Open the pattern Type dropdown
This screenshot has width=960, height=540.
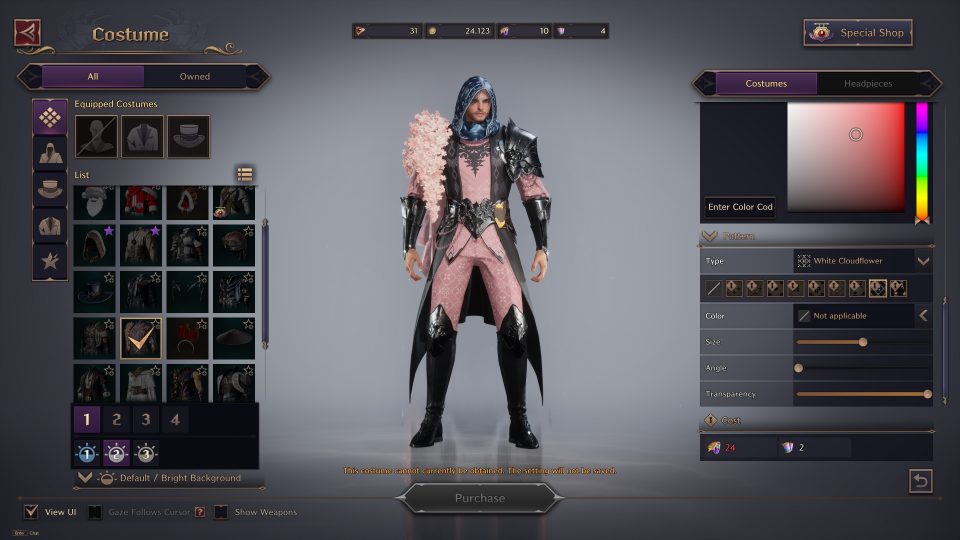tap(922, 261)
